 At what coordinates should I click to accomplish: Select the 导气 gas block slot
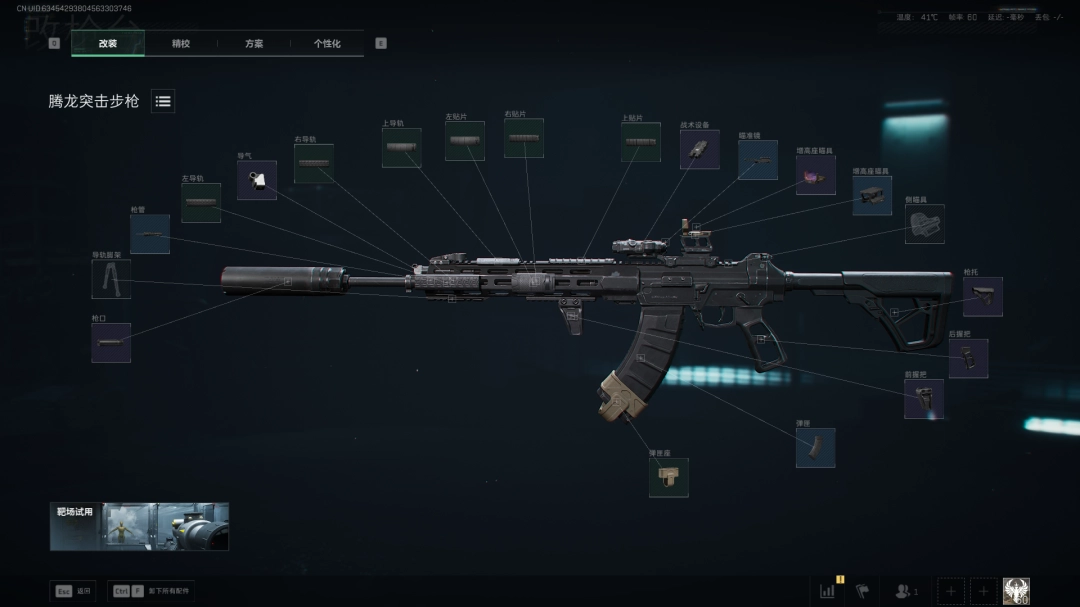pos(257,180)
